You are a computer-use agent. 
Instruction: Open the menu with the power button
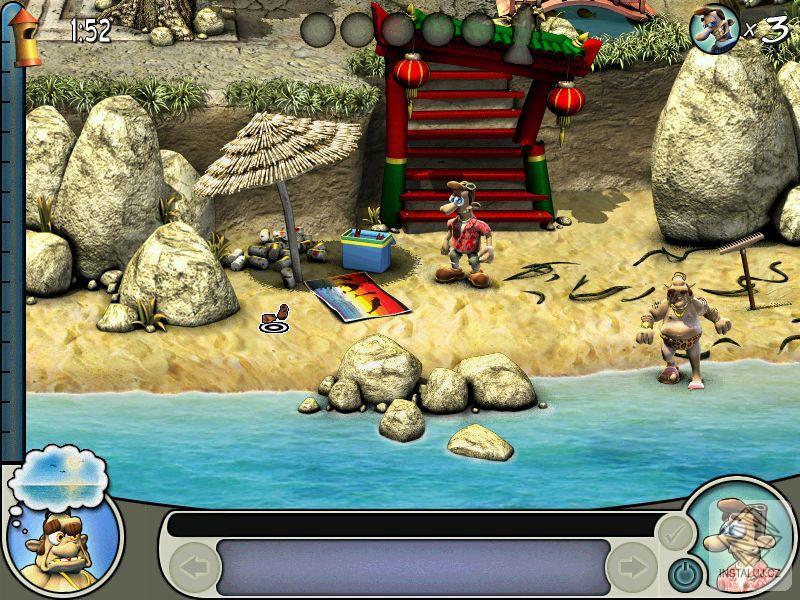[x=683, y=575]
